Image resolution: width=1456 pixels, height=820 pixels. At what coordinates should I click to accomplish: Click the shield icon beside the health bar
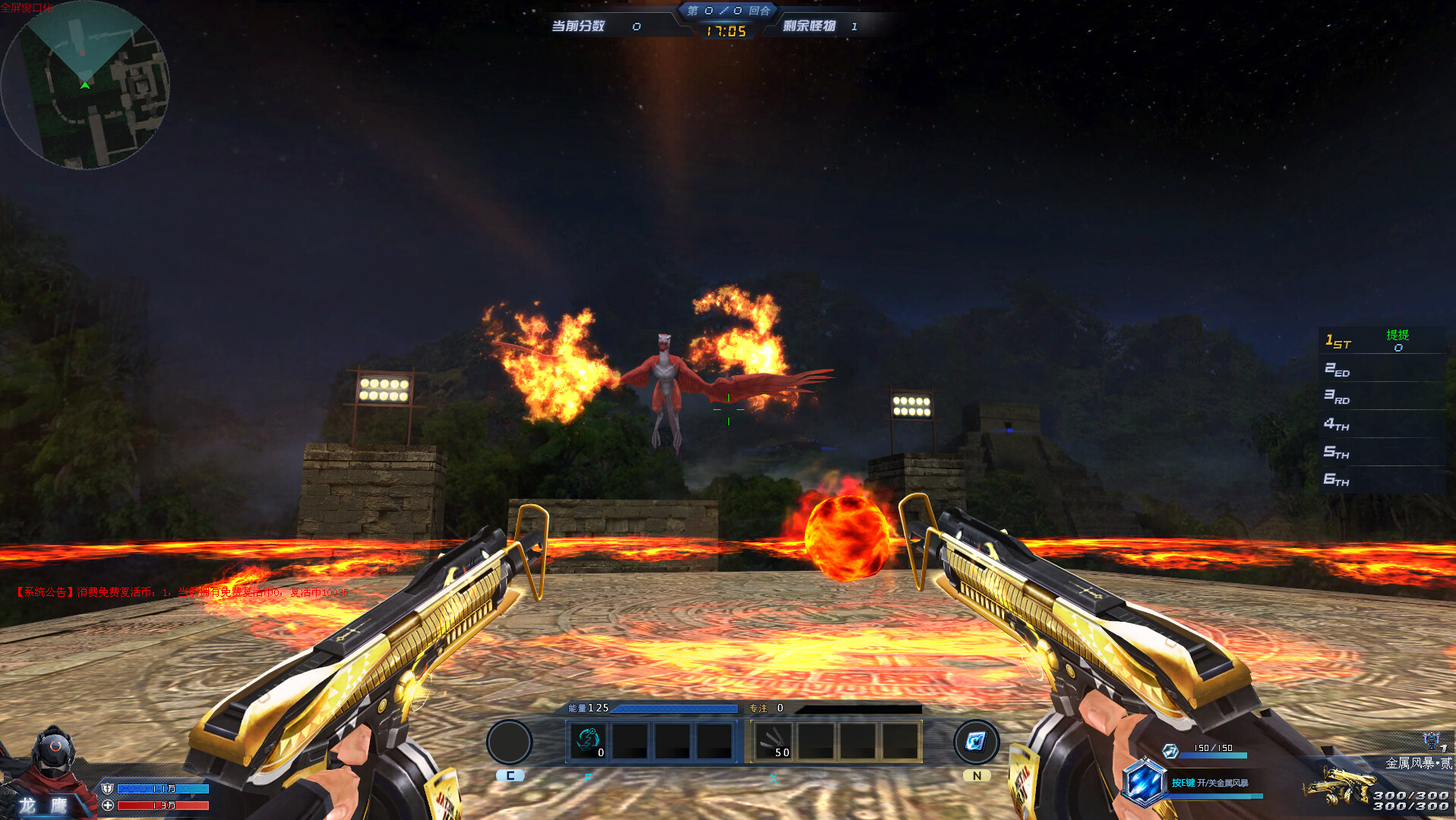[x=106, y=788]
